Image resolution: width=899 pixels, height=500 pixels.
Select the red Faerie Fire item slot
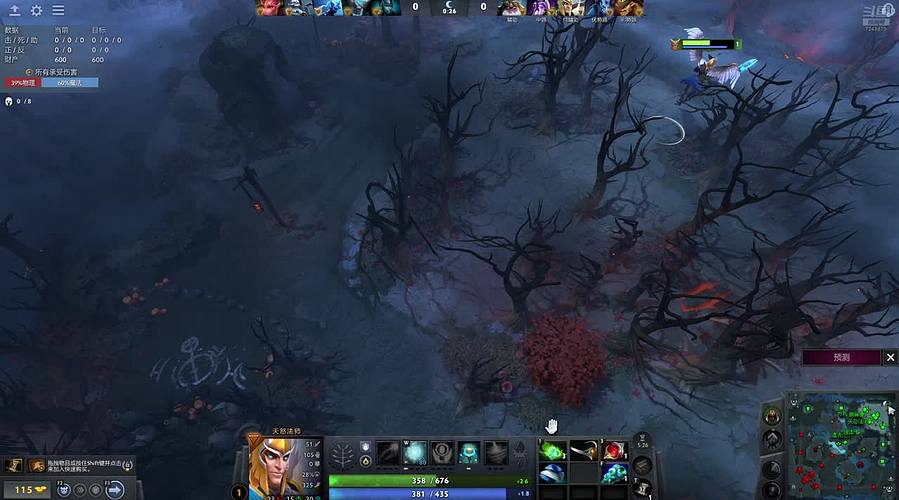pos(614,450)
